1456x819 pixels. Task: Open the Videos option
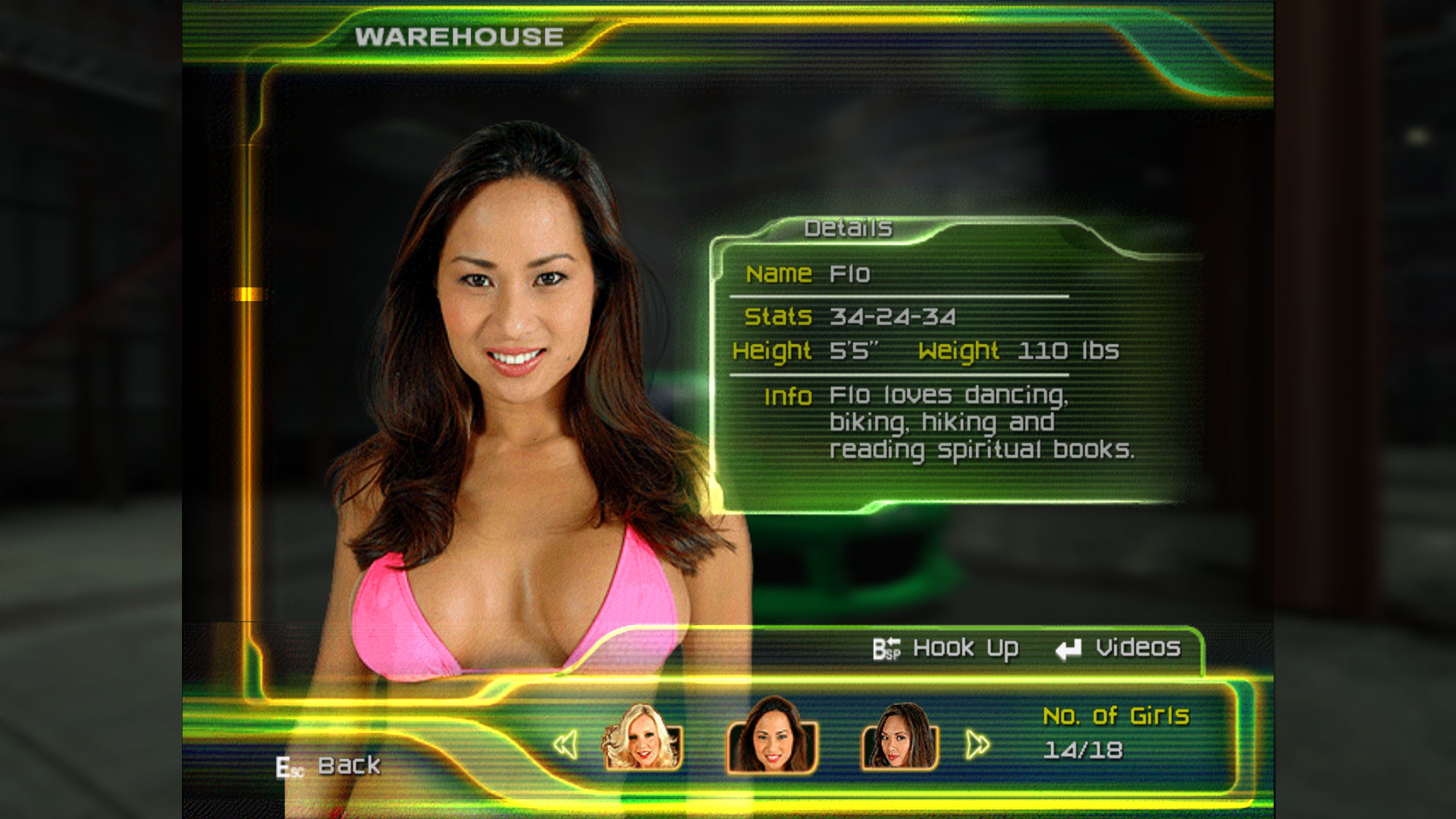(1119, 648)
